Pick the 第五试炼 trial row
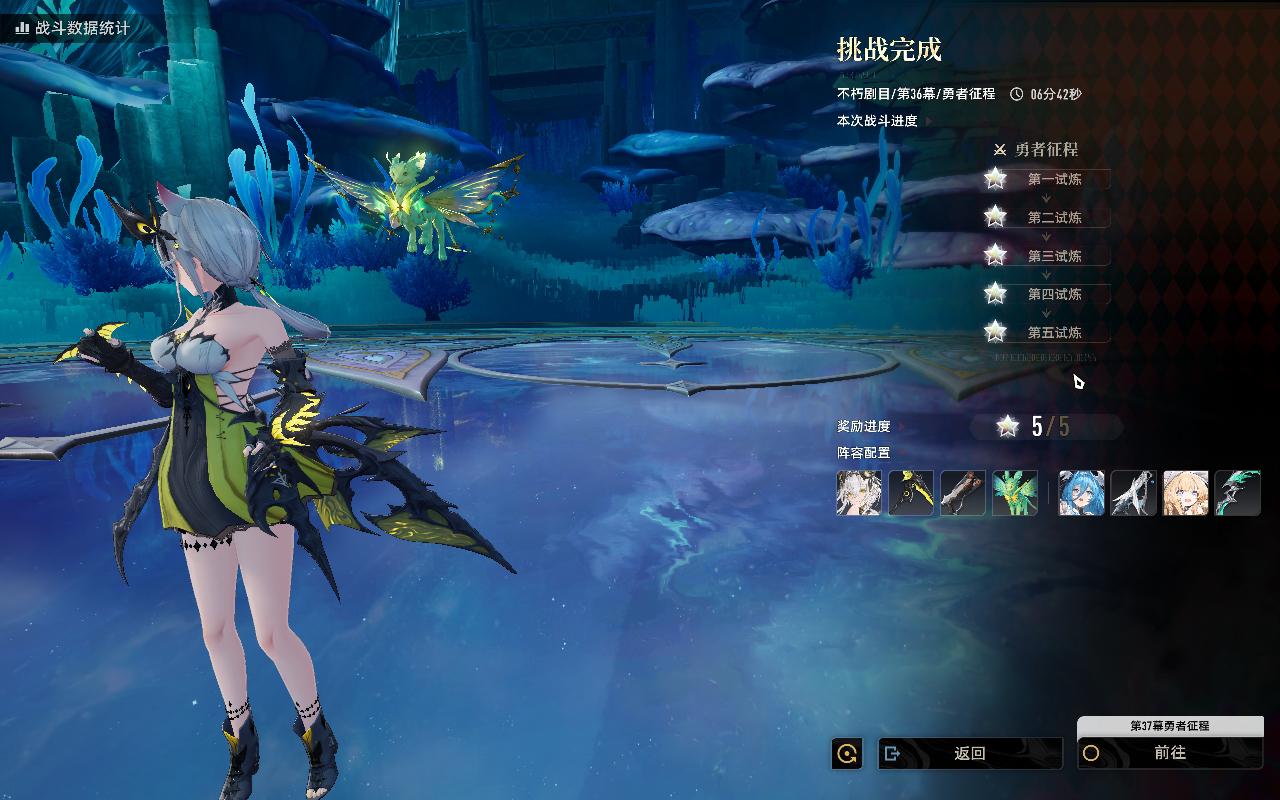Screen dimensions: 1280x800 [x=1054, y=332]
